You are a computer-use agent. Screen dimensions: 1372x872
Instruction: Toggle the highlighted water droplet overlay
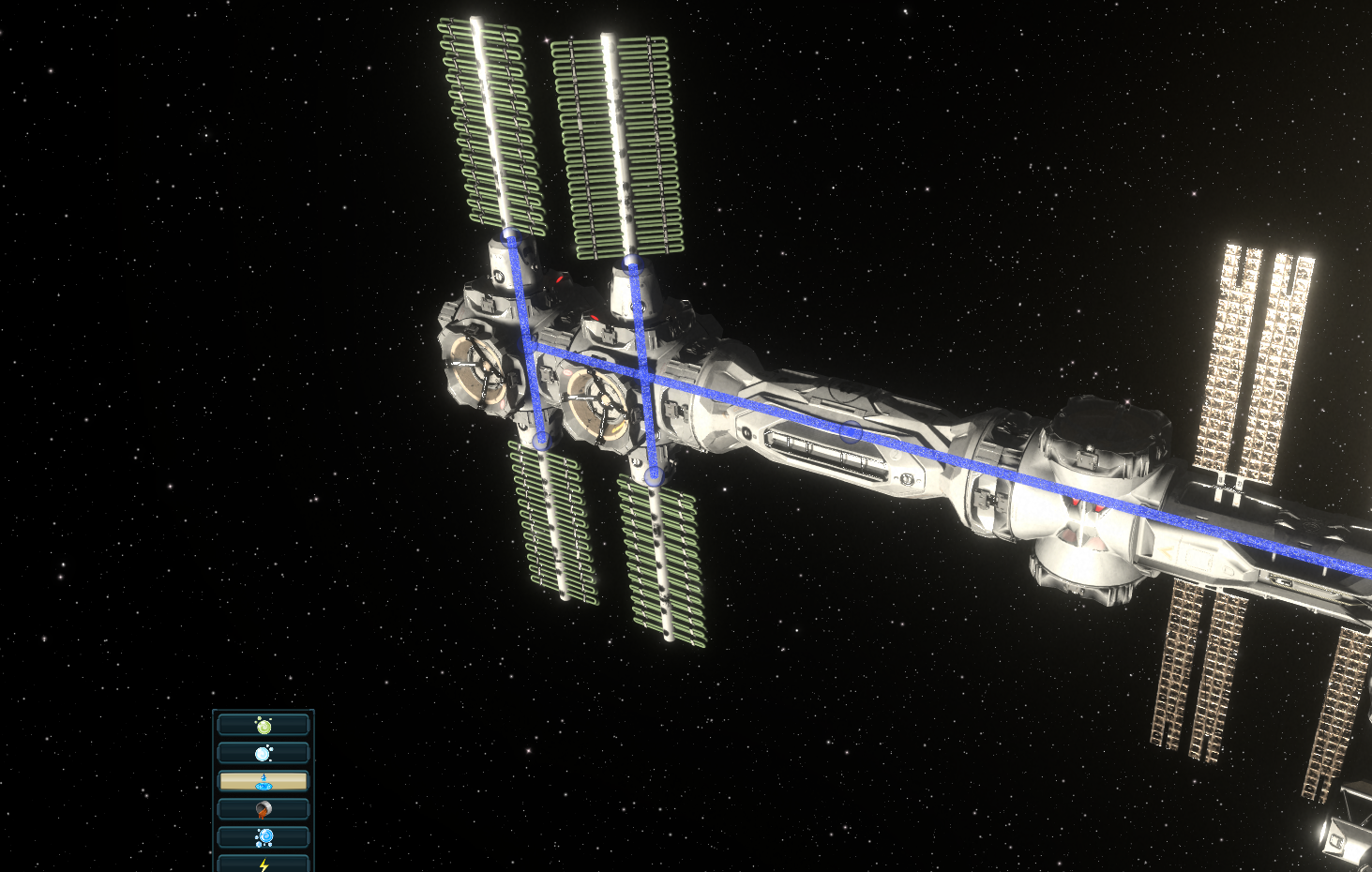264,781
